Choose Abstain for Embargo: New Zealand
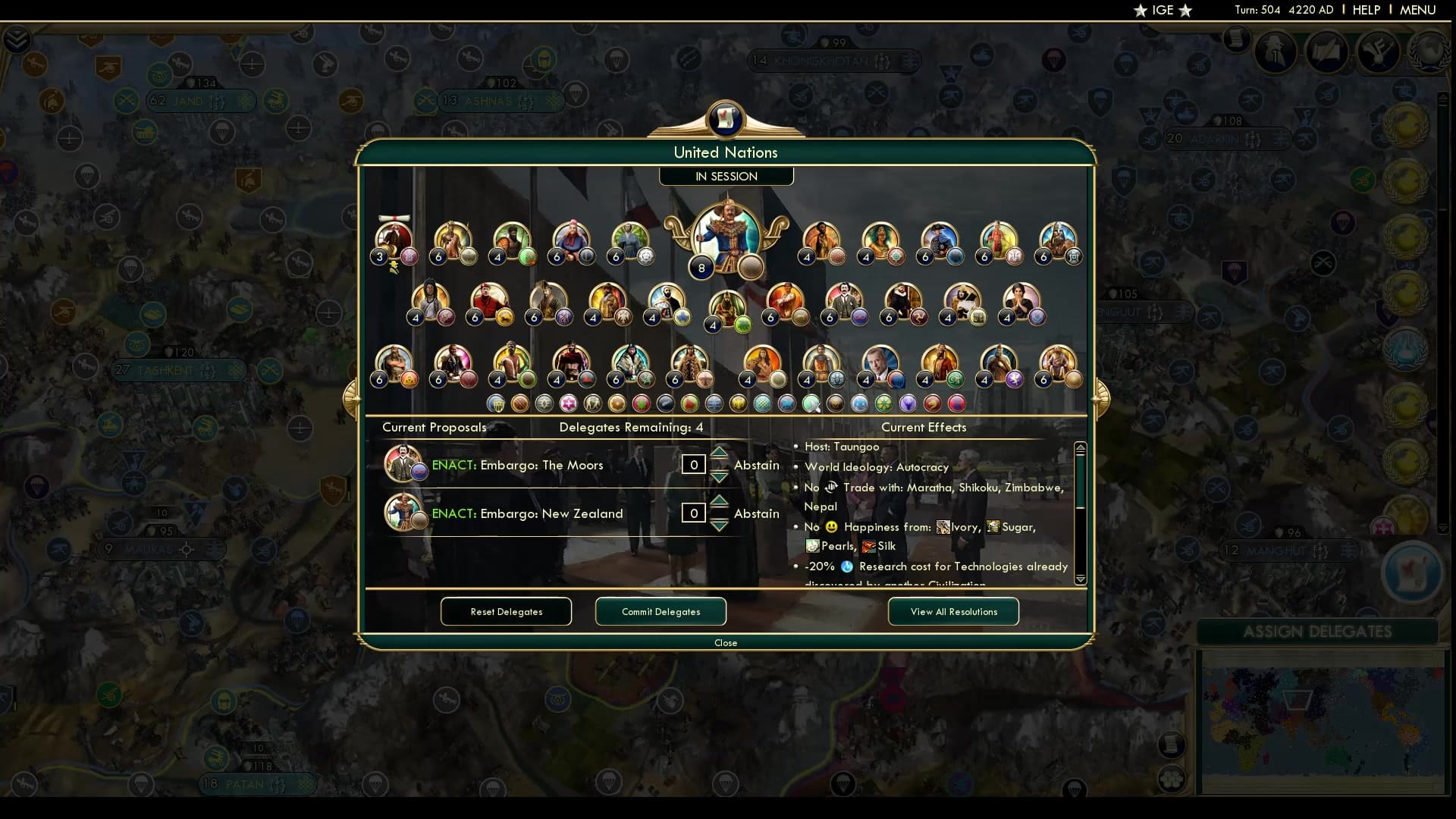This screenshot has height=819, width=1456. pyautogui.click(x=756, y=513)
